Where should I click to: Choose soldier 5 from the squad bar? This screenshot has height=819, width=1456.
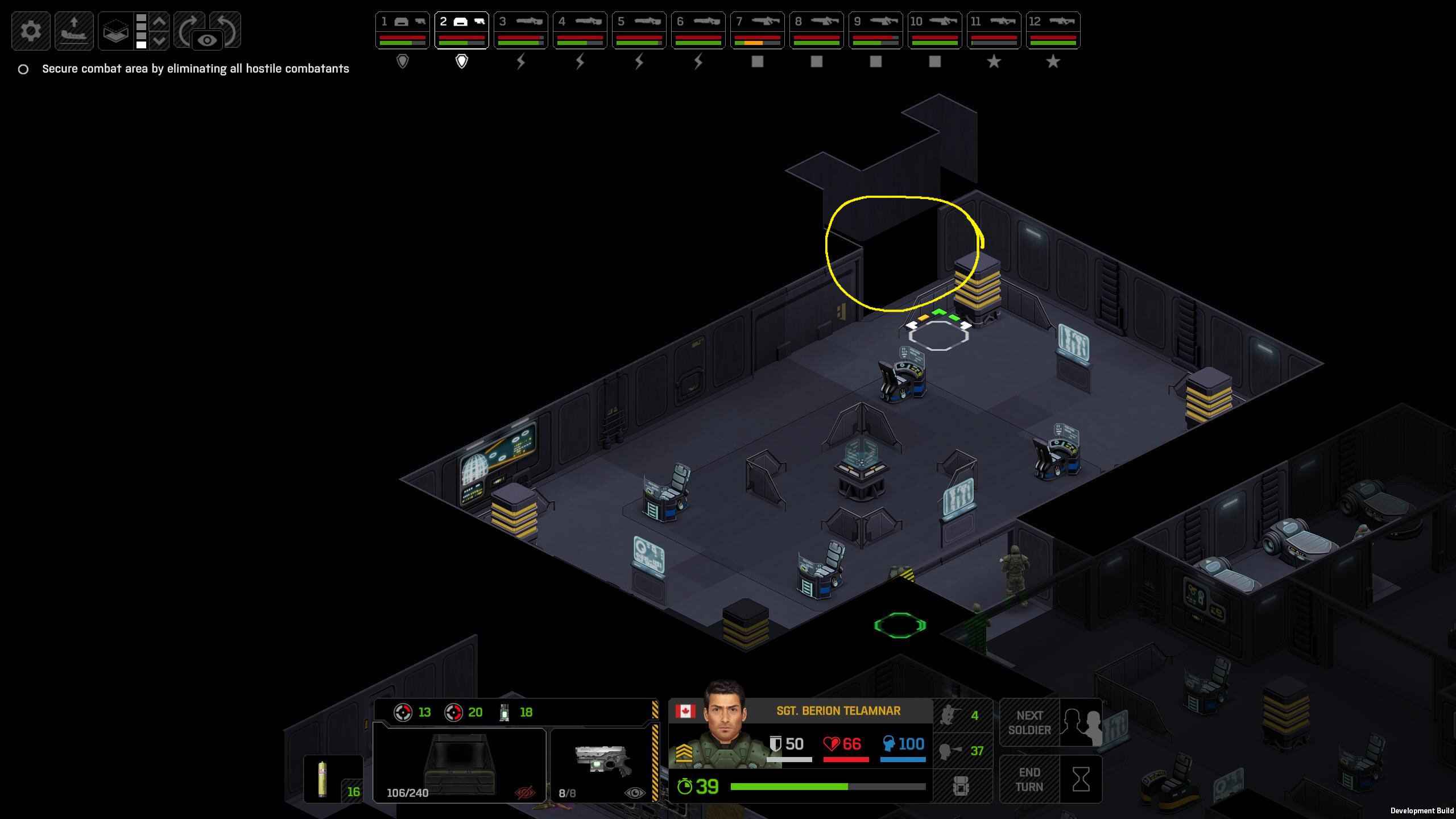639,31
